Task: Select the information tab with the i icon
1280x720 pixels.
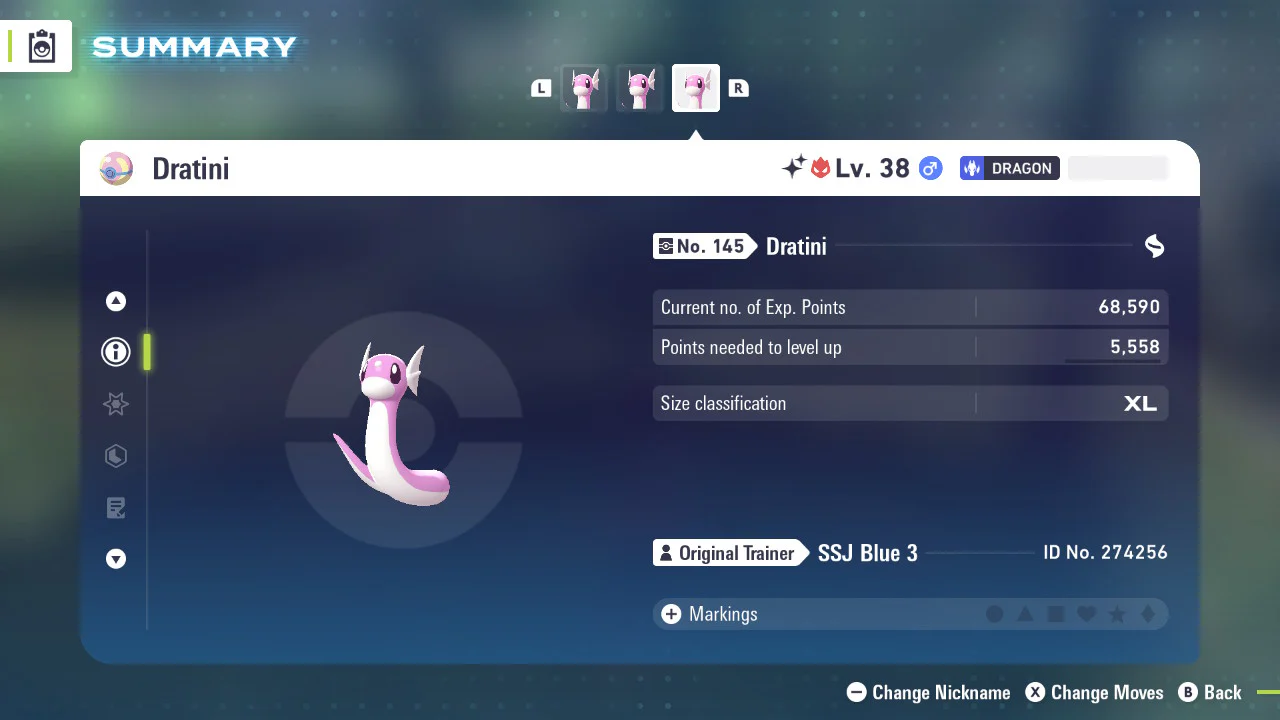Action: (x=116, y=352)
